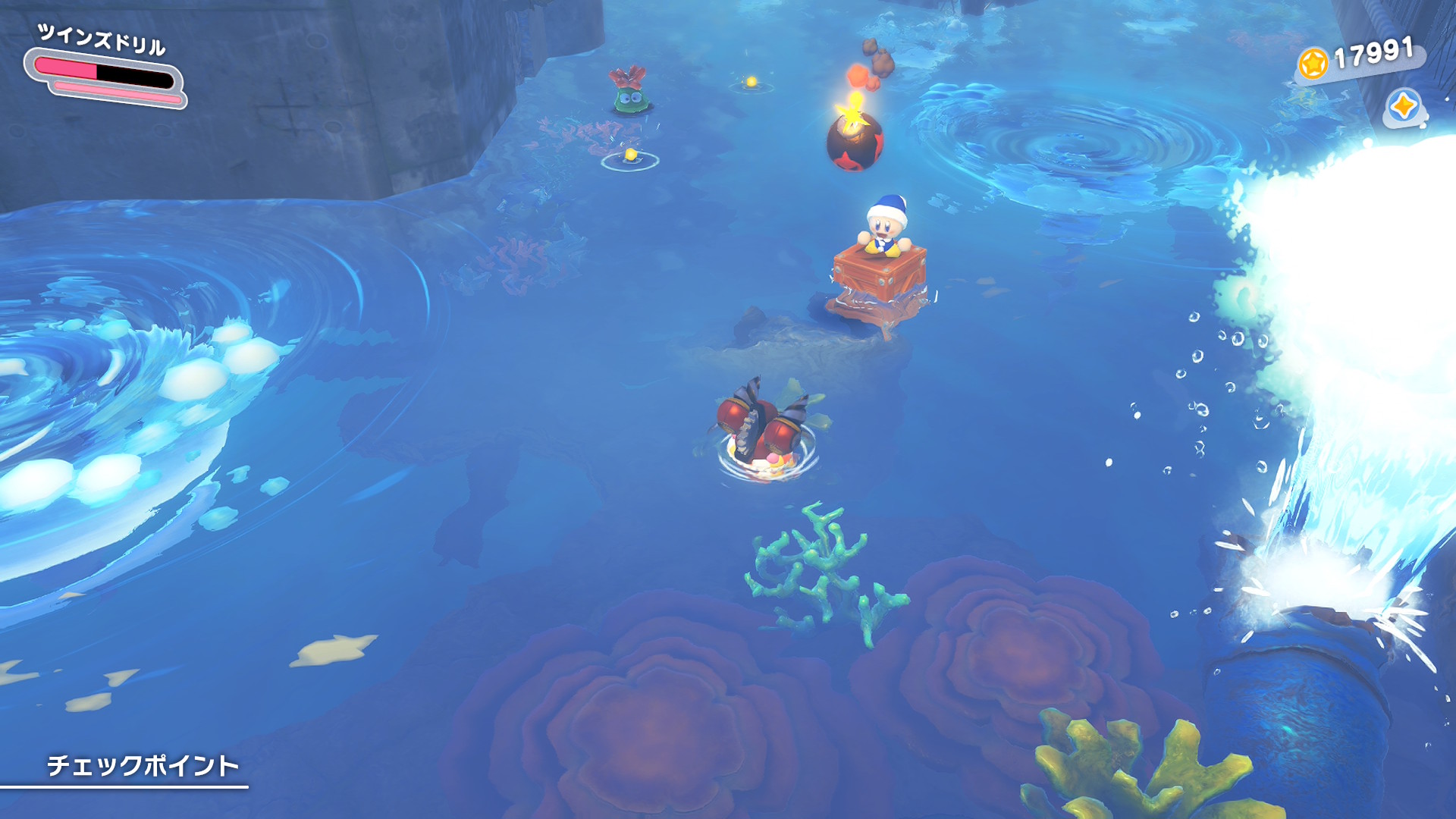Click the gold star coin icon
Image resolution: width=1456 pixels, height=819 pixels.
coord(1313,63)
